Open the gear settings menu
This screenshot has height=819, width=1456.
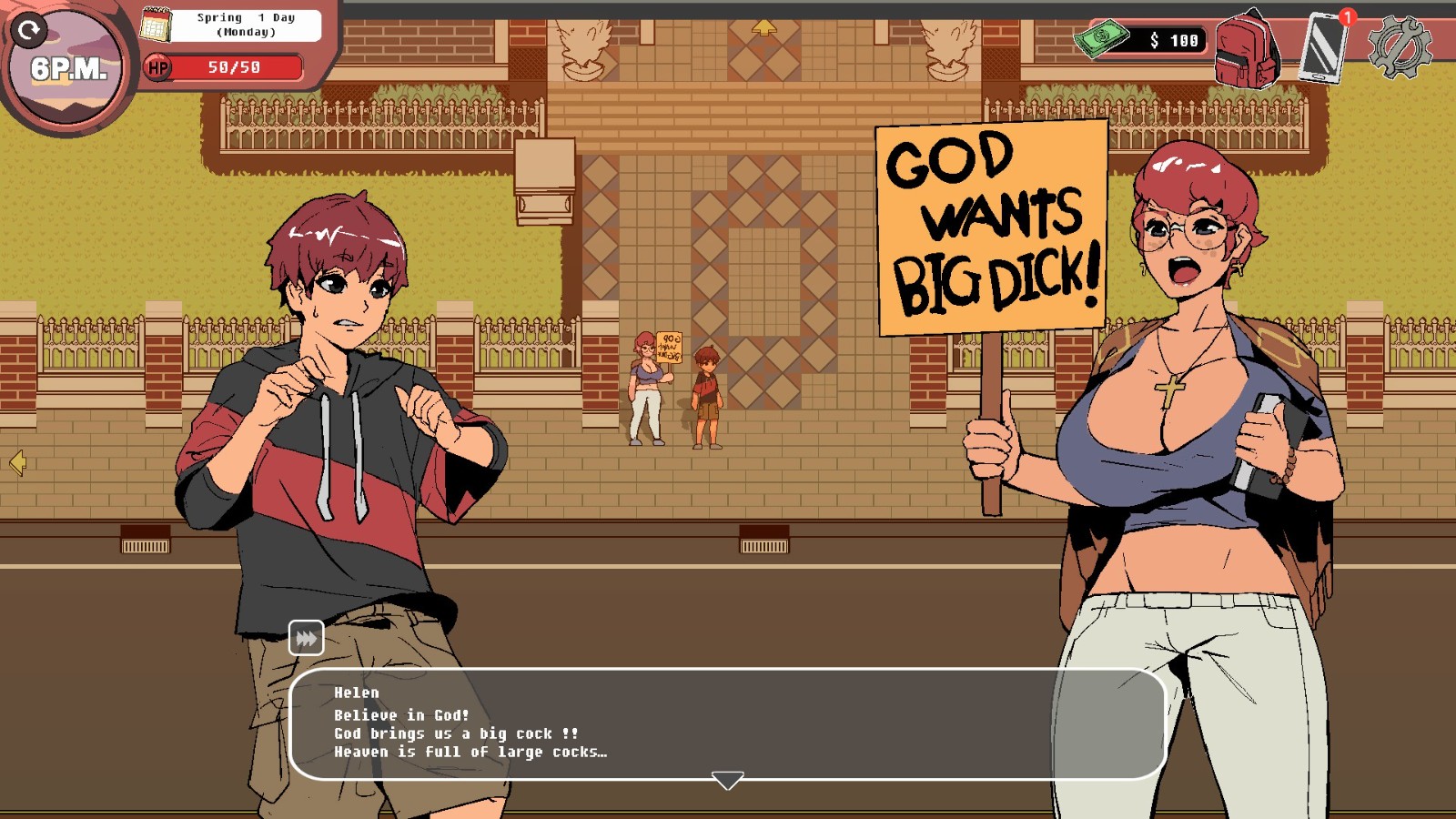(1399, 47)
